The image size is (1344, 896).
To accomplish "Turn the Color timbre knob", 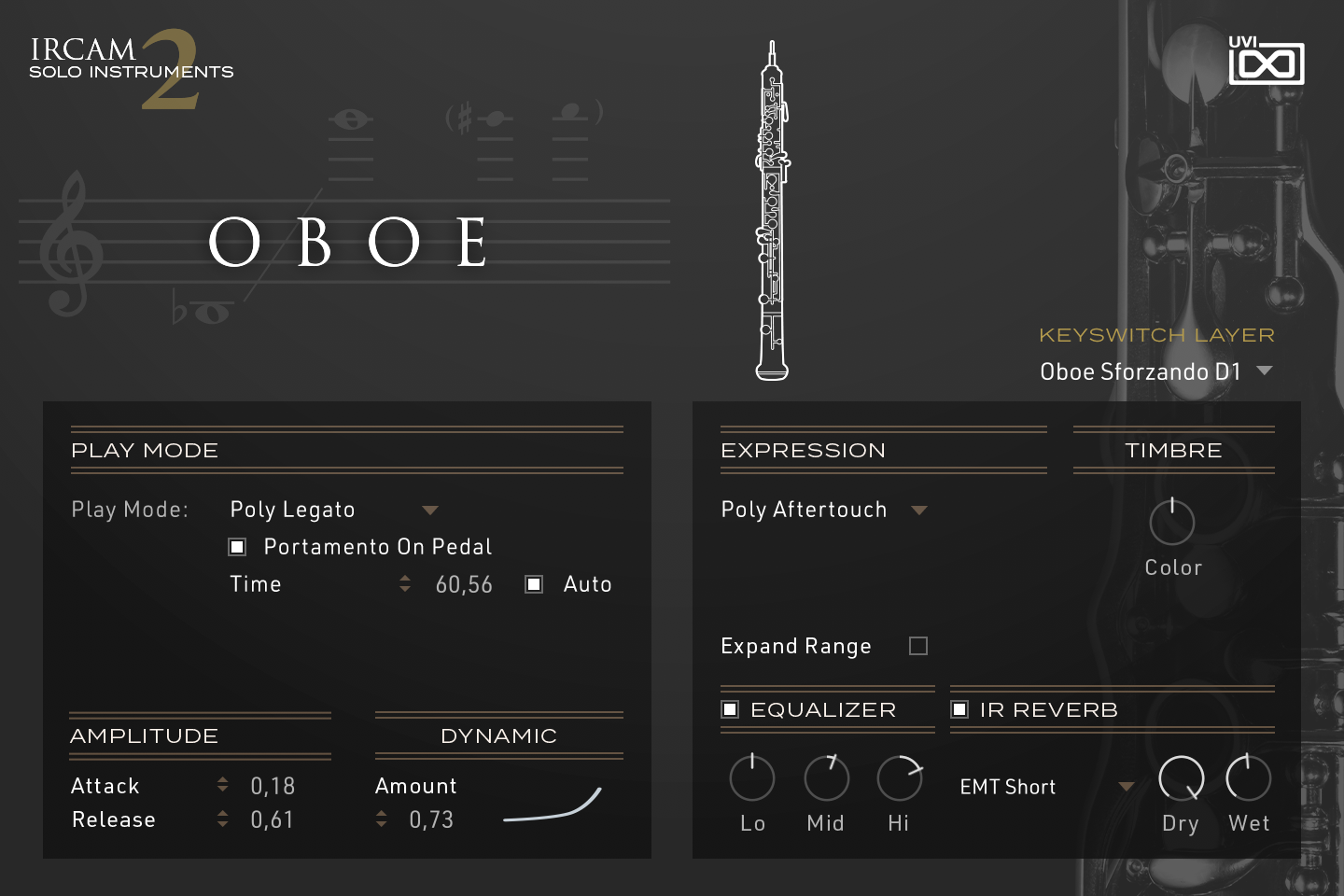I will coord(1172,523).
